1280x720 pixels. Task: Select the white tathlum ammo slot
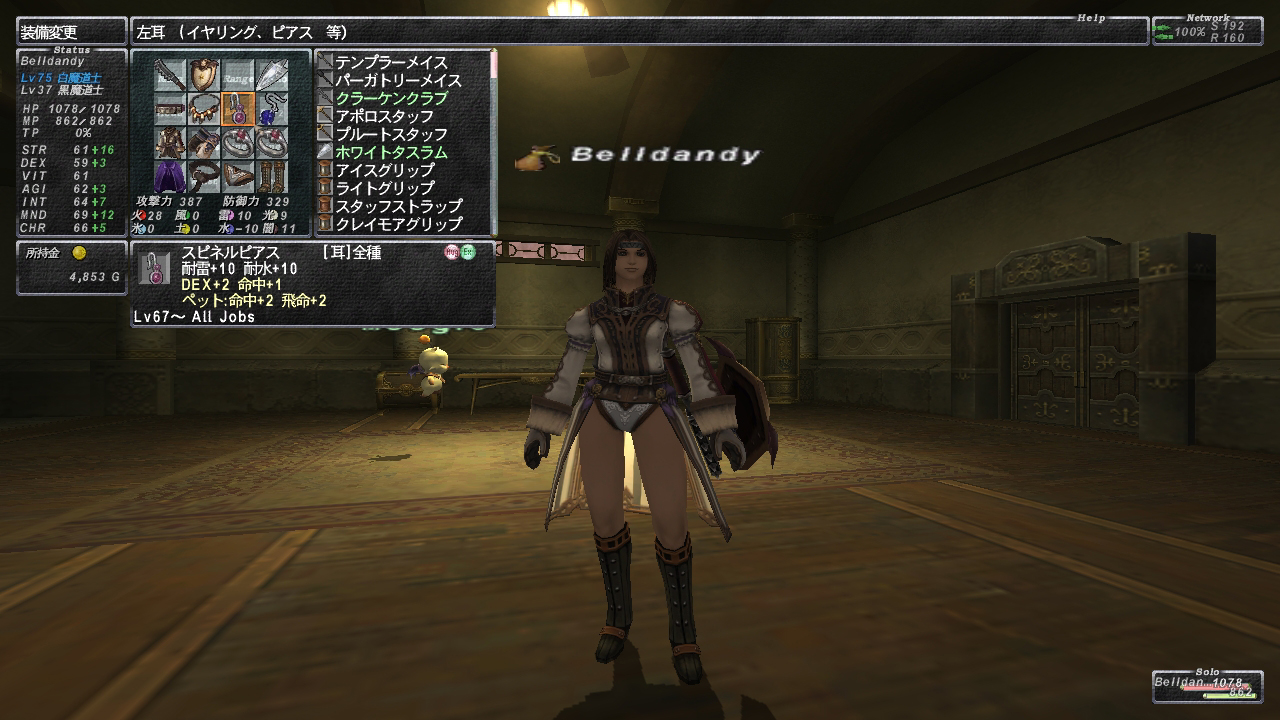coord(270,75)
